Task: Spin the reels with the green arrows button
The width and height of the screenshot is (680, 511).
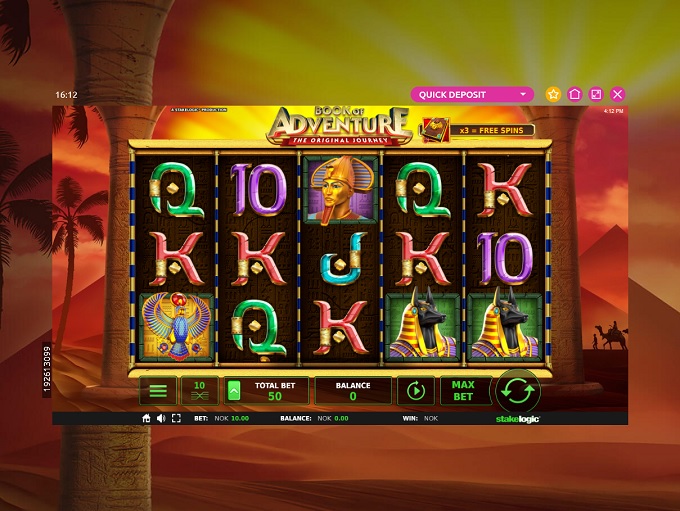Action: pyautogui.click(x=519, y=390)
